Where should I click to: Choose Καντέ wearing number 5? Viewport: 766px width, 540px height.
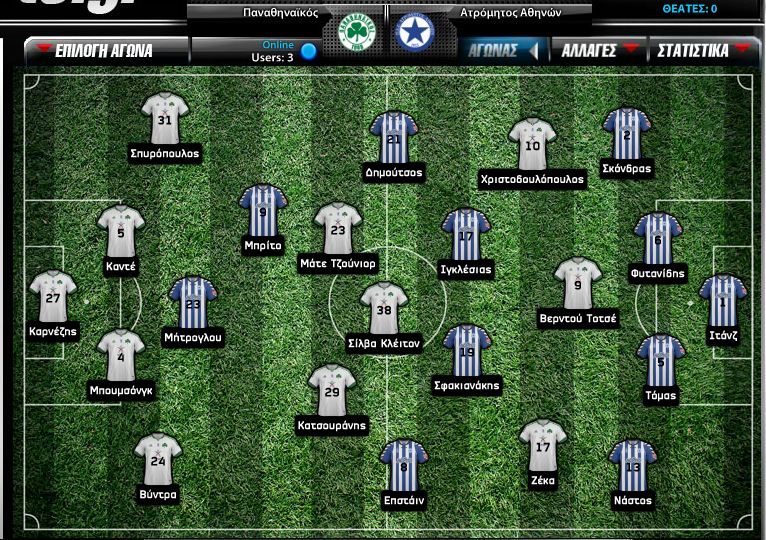click(x=121, y=232)
